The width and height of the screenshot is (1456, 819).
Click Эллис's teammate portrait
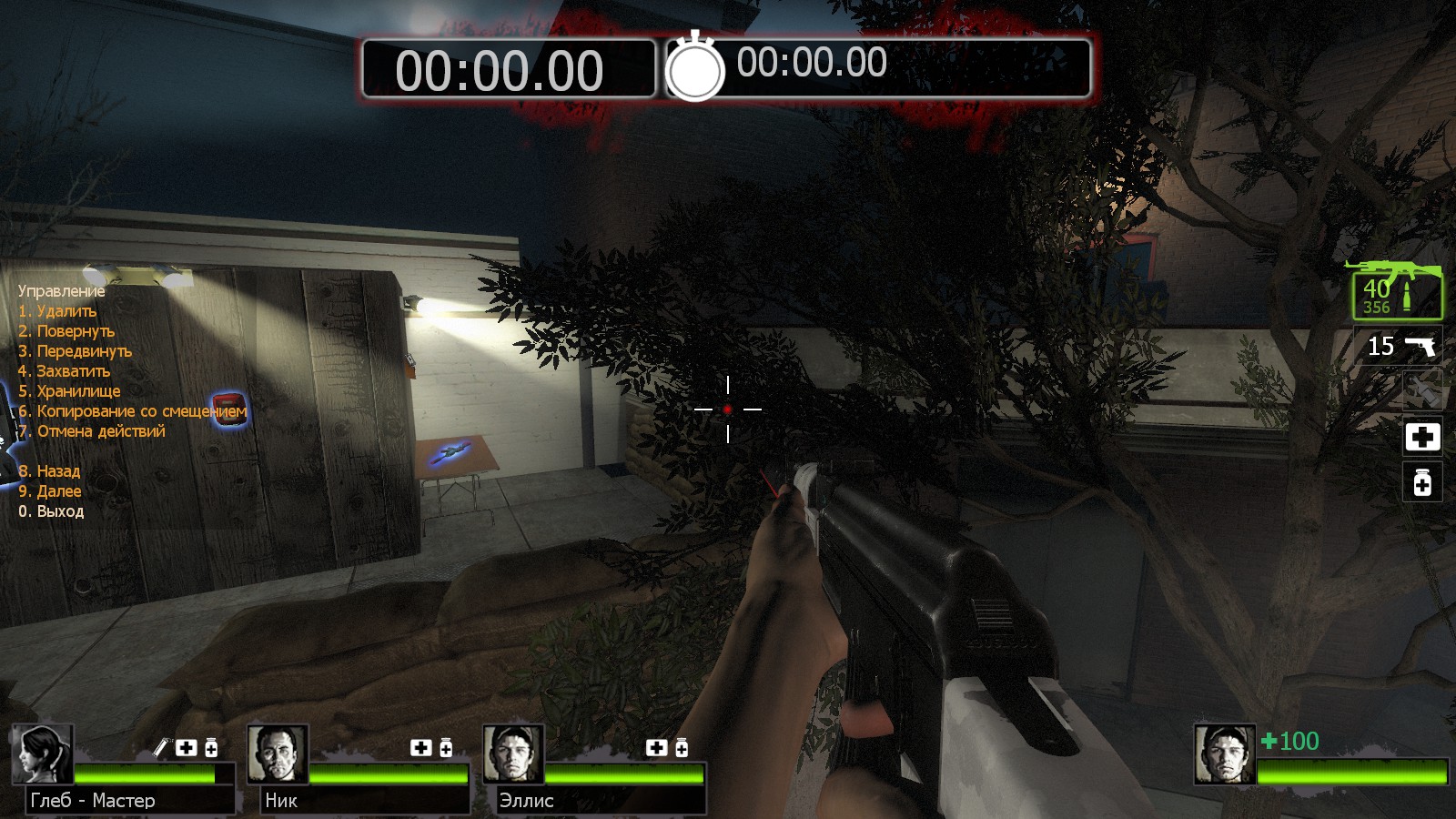513,753
